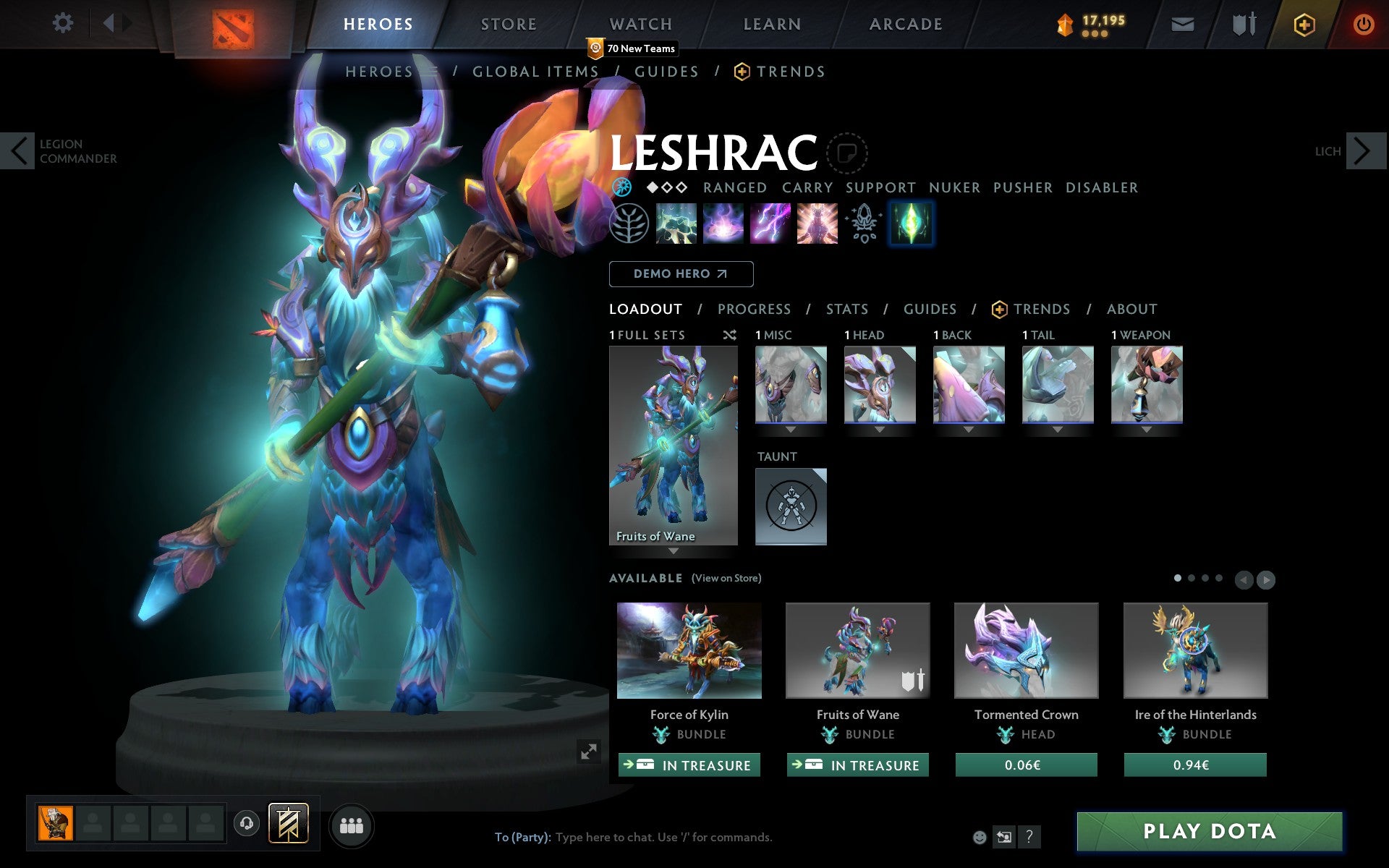Image resolution: width=1389 pixels, height=868 pixels.
Task: Open the mail/notifications envelope icon
Action: (x=1182, y=24)
